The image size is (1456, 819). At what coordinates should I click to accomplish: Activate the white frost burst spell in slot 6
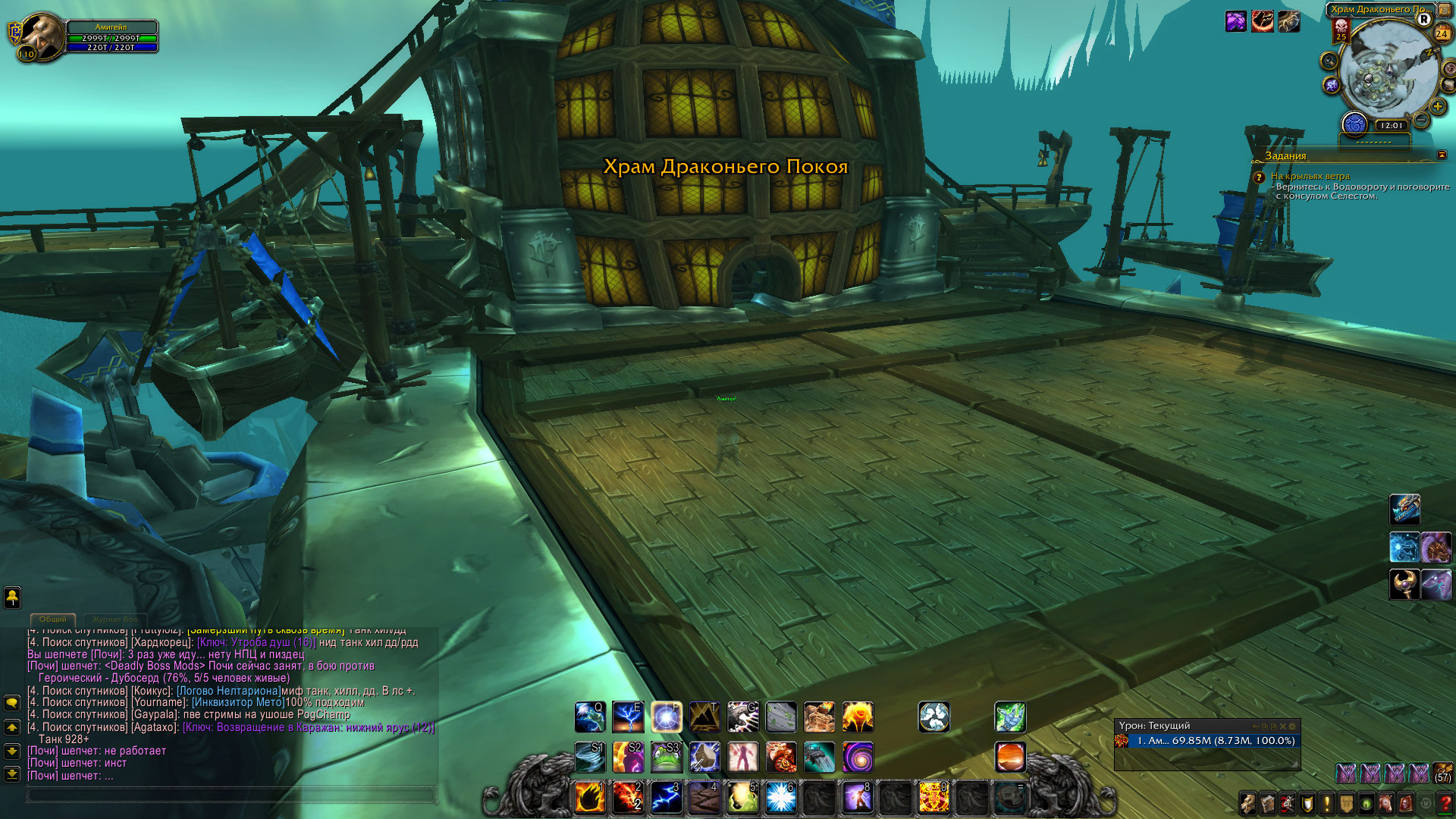(780, 798)
